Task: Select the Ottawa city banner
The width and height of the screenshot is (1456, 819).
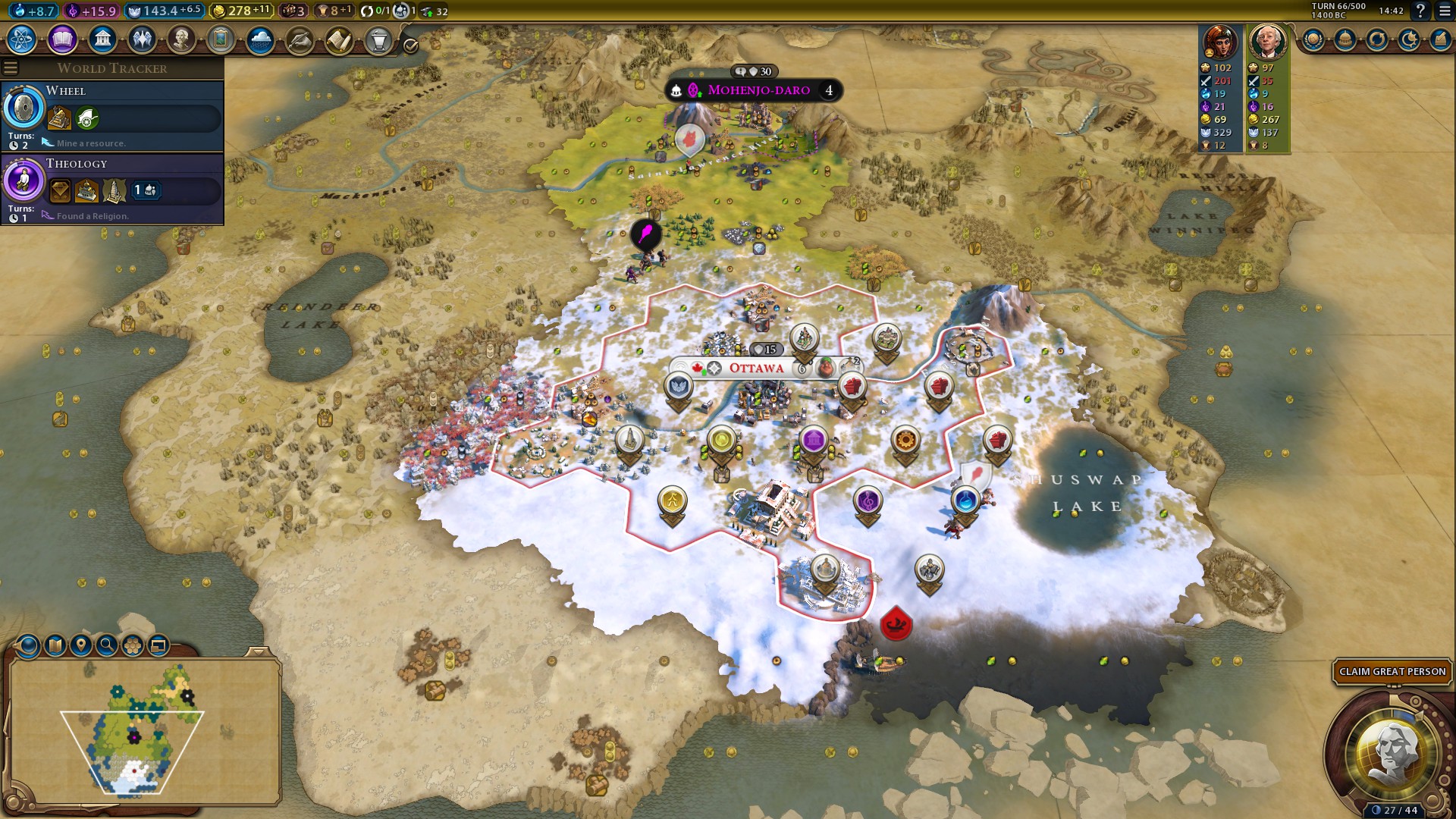Action: coord(756,369)
